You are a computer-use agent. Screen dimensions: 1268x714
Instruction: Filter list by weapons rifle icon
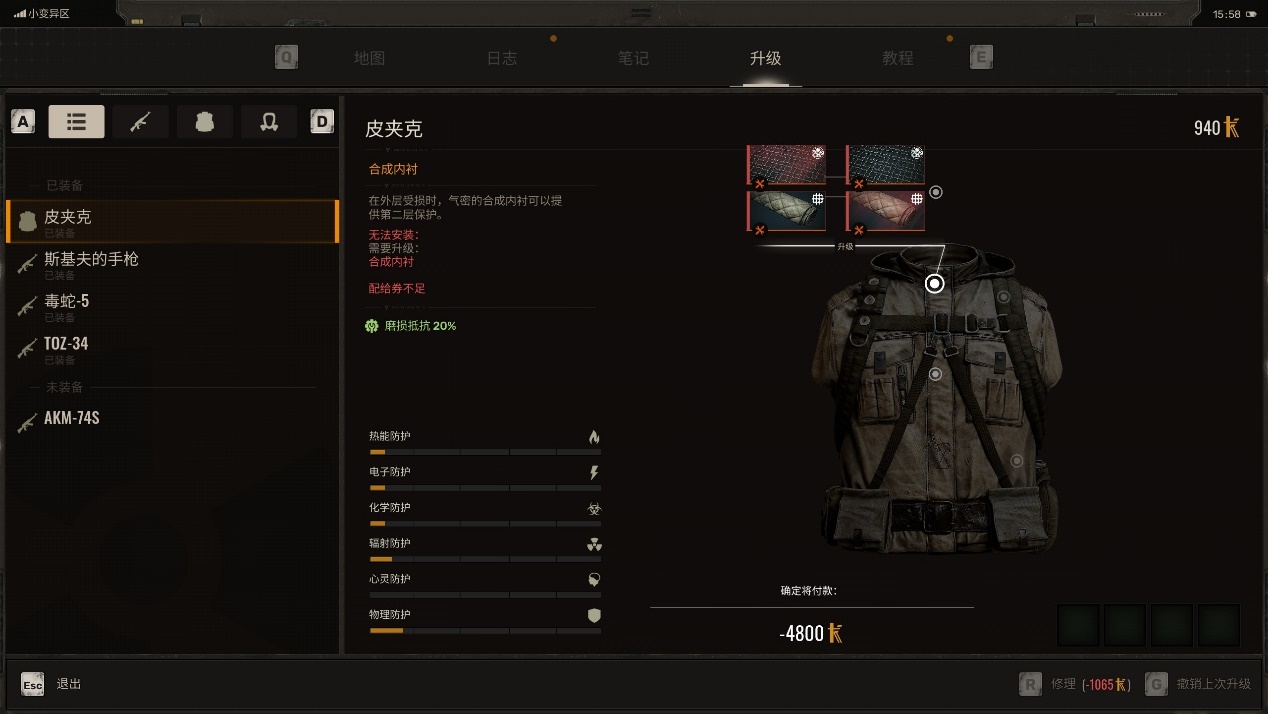coord(140,122)
